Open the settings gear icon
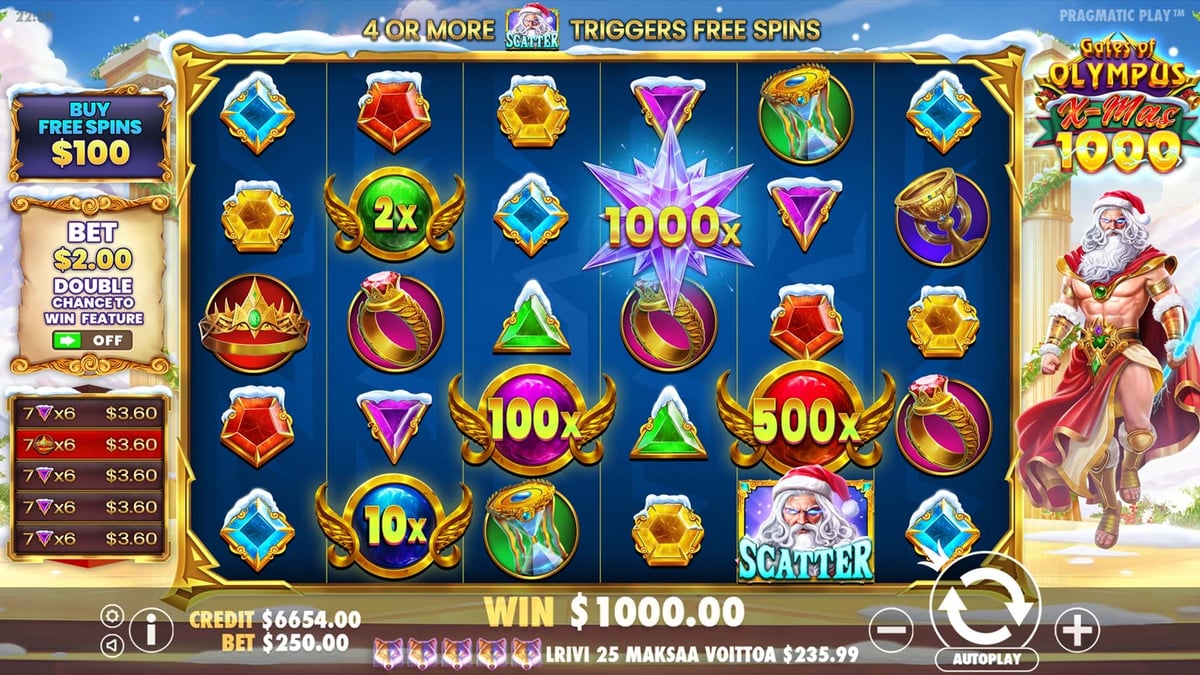The height and width of the screenshot is (675, 1200). coord(113,616)
